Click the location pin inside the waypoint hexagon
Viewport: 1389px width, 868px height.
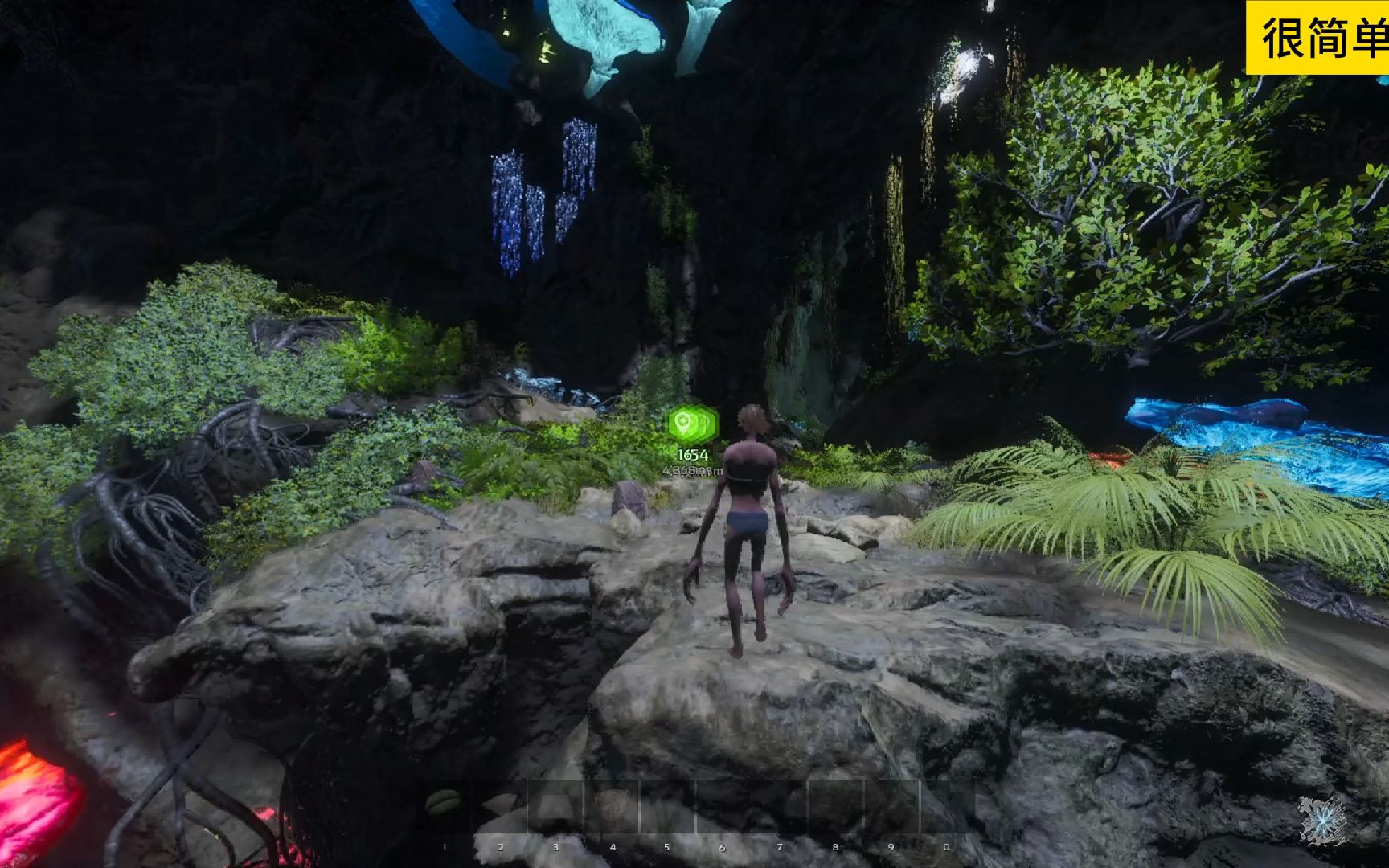[681, 421]
